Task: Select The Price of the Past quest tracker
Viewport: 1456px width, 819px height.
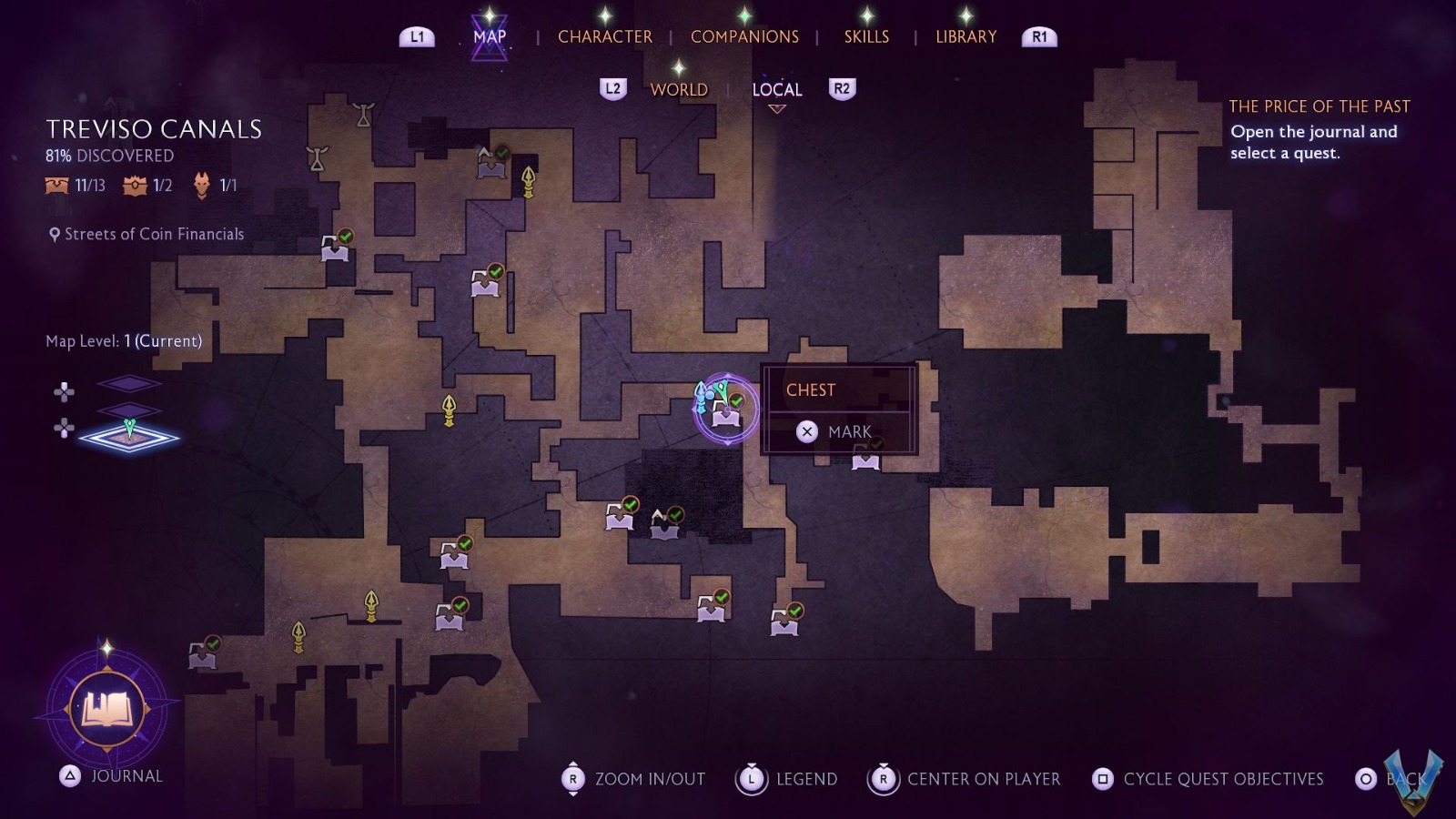Action: click(1319, 106)
